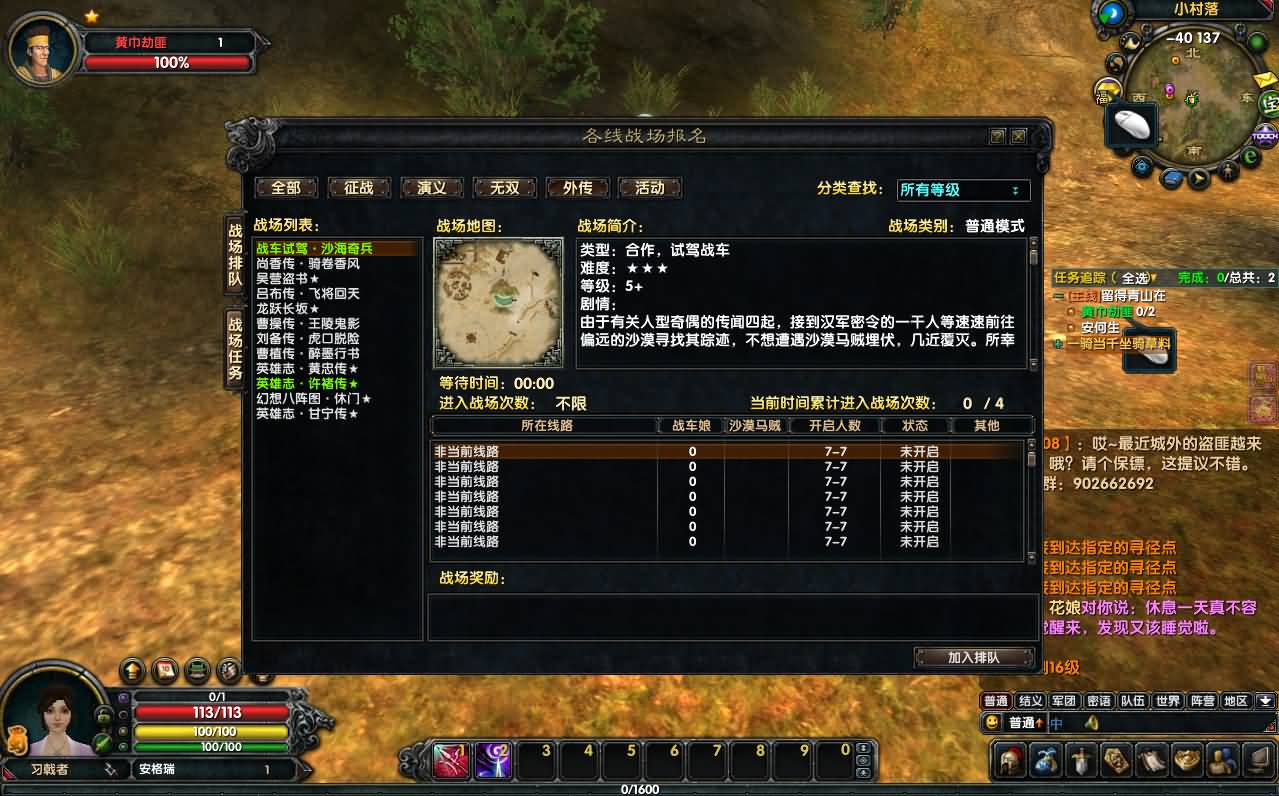Choose the 无双 category button

(505, 188)
